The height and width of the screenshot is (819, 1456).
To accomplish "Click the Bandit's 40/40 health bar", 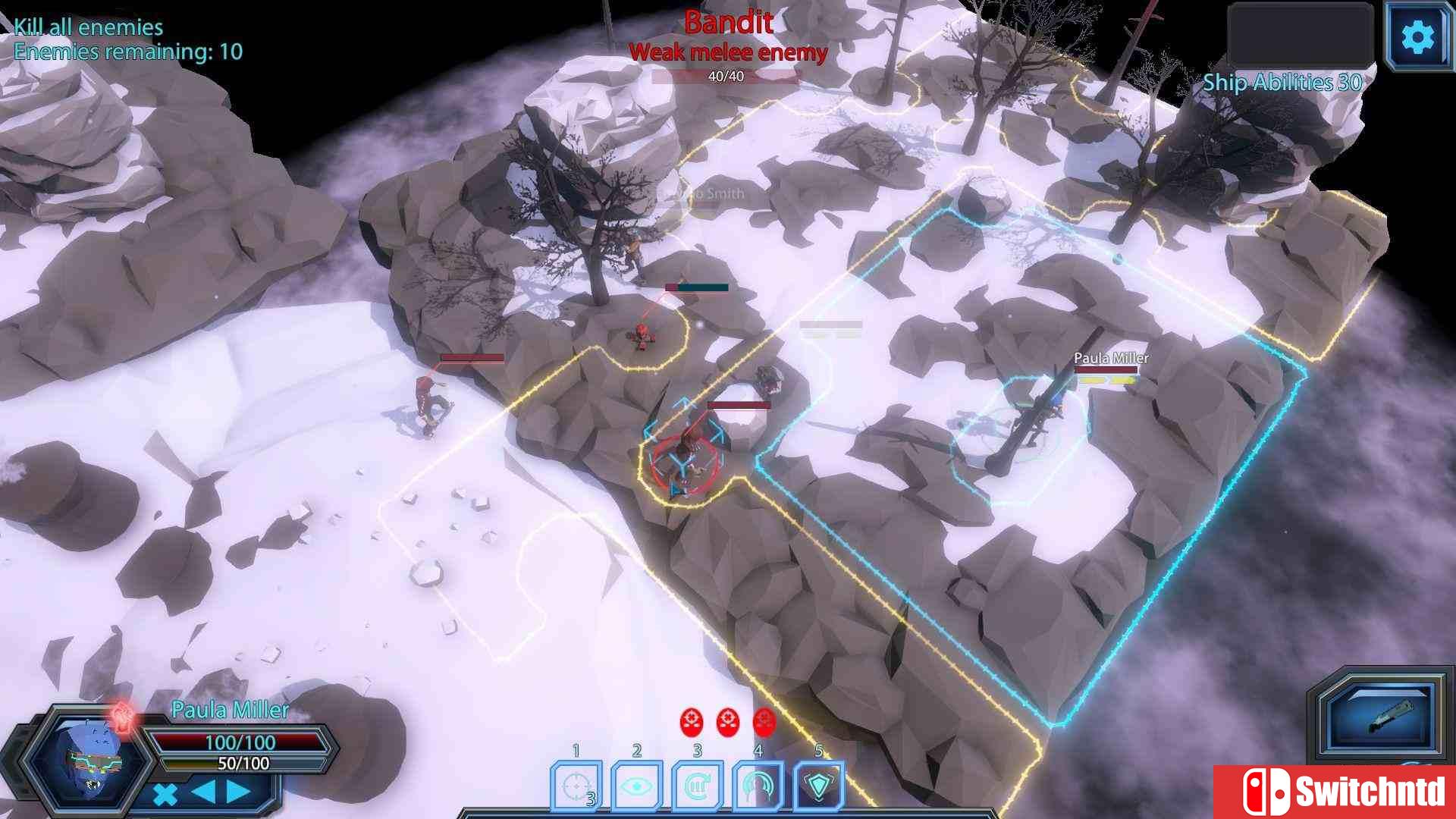I will pyautogui.click(x=726, y=75).
